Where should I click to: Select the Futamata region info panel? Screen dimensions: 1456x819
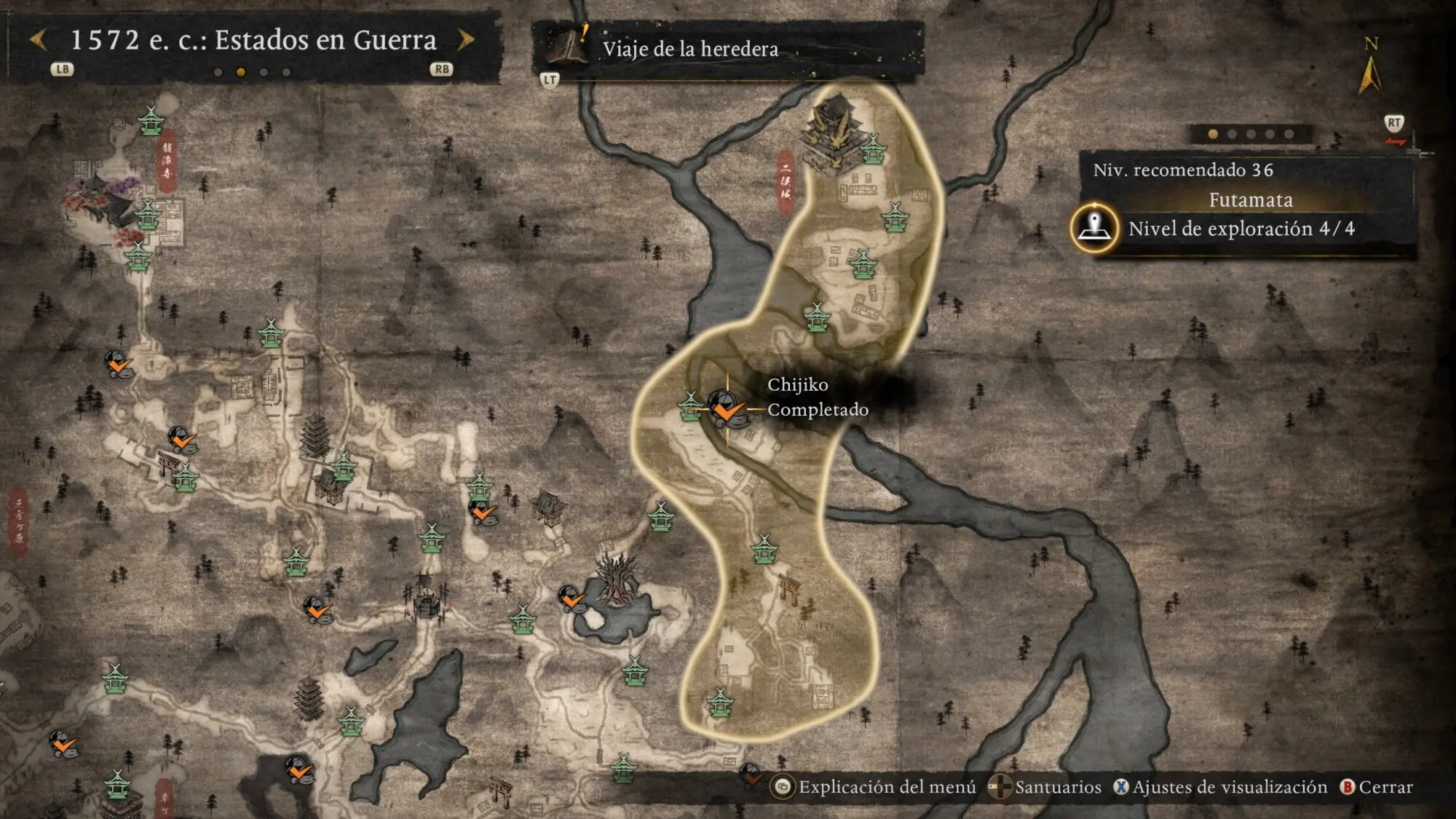(1250, 200)
